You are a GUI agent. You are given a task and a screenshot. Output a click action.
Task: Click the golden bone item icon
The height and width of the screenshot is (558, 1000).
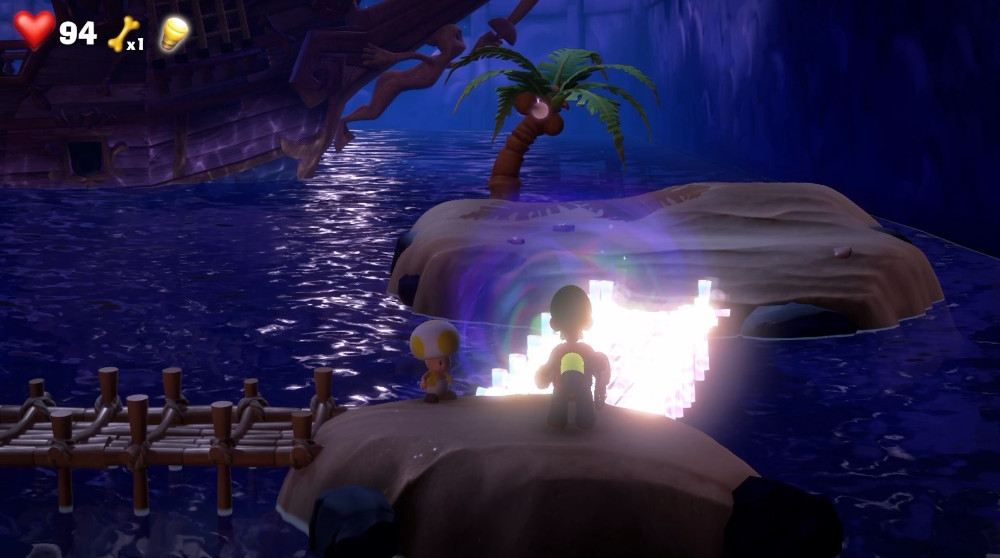tap(121, 32)
